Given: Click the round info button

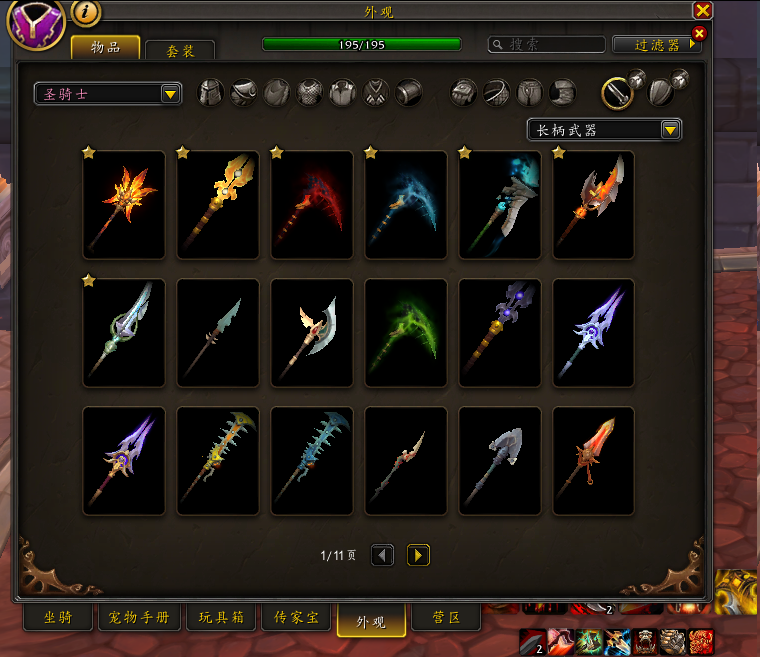Looking at the screenshot, I should (x=85, y=12).
